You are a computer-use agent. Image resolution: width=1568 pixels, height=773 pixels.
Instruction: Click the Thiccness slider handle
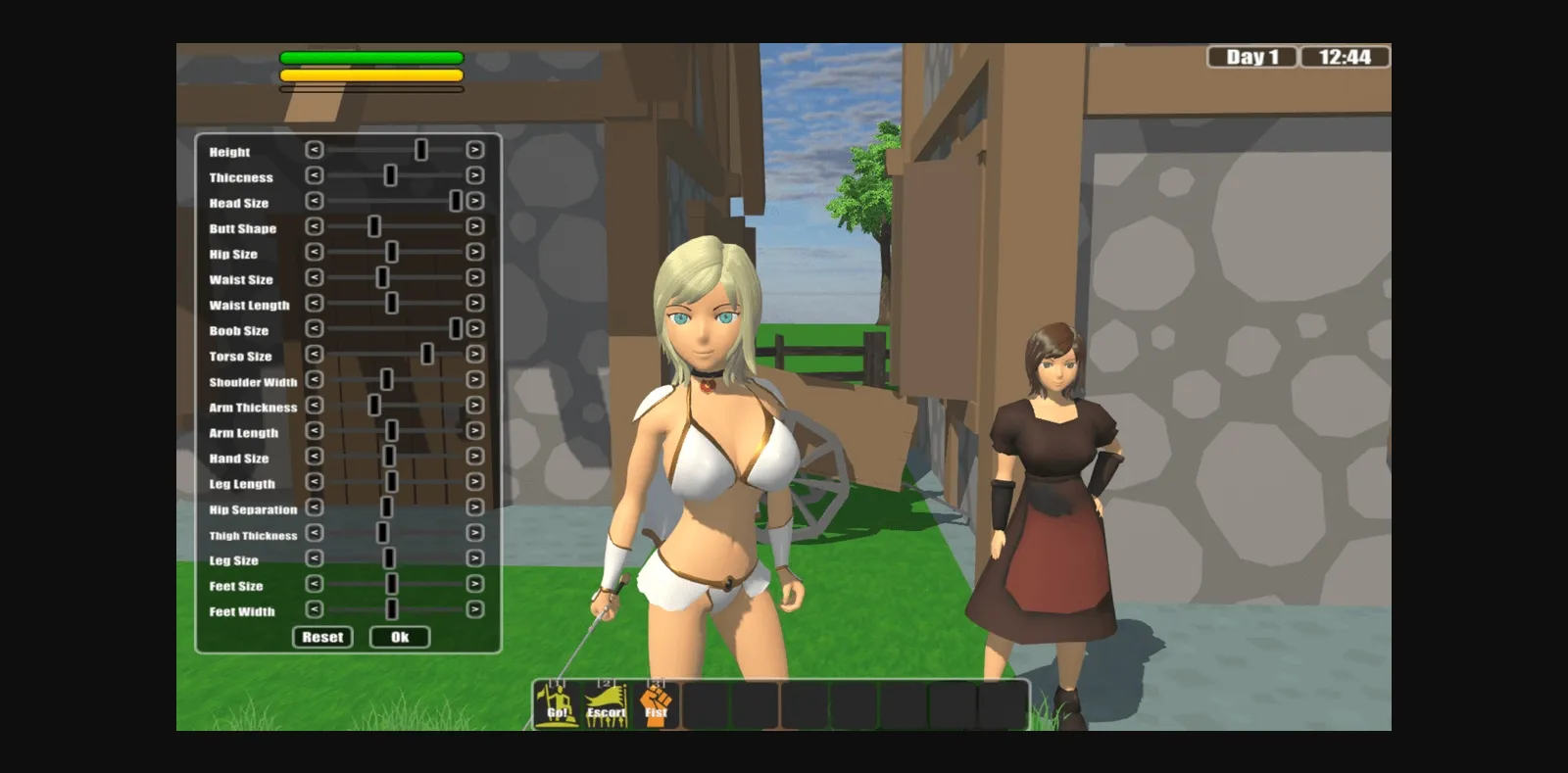390,173
